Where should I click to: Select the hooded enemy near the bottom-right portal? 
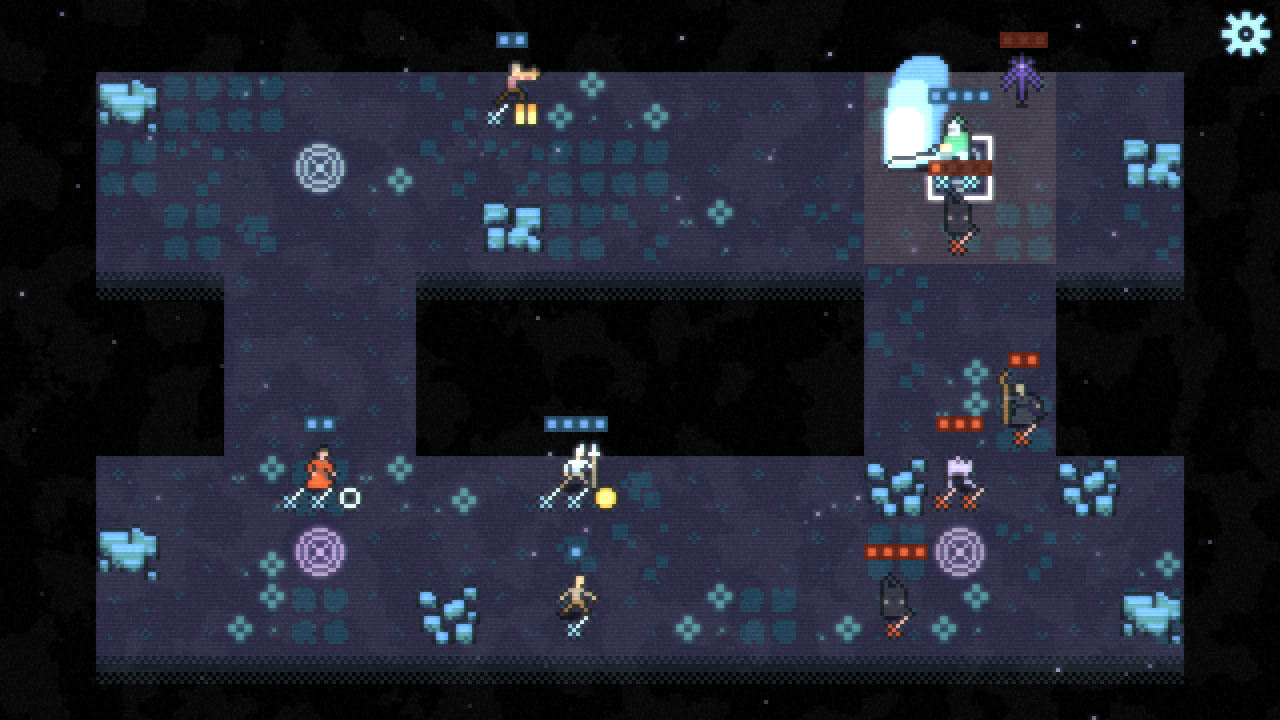pyautogui.click(x=893, y=595)
